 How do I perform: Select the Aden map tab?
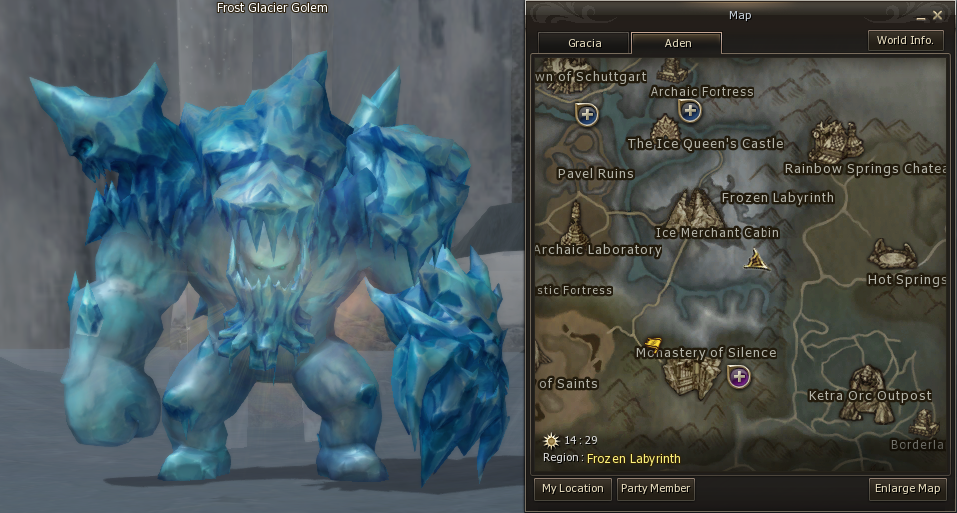point(677,44)
